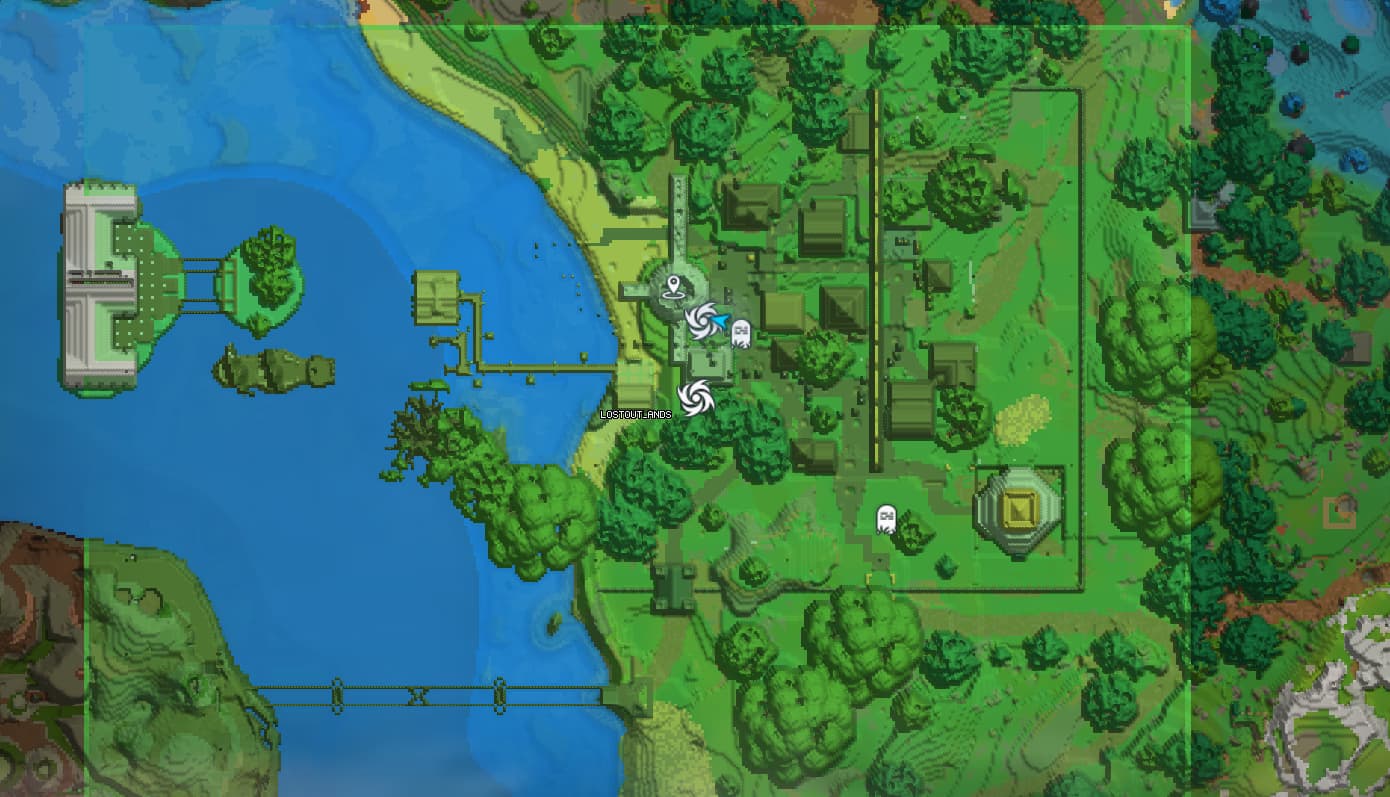Click the ghost marker near the golden pyramid

pyautogui.click(x=885, y=518)
